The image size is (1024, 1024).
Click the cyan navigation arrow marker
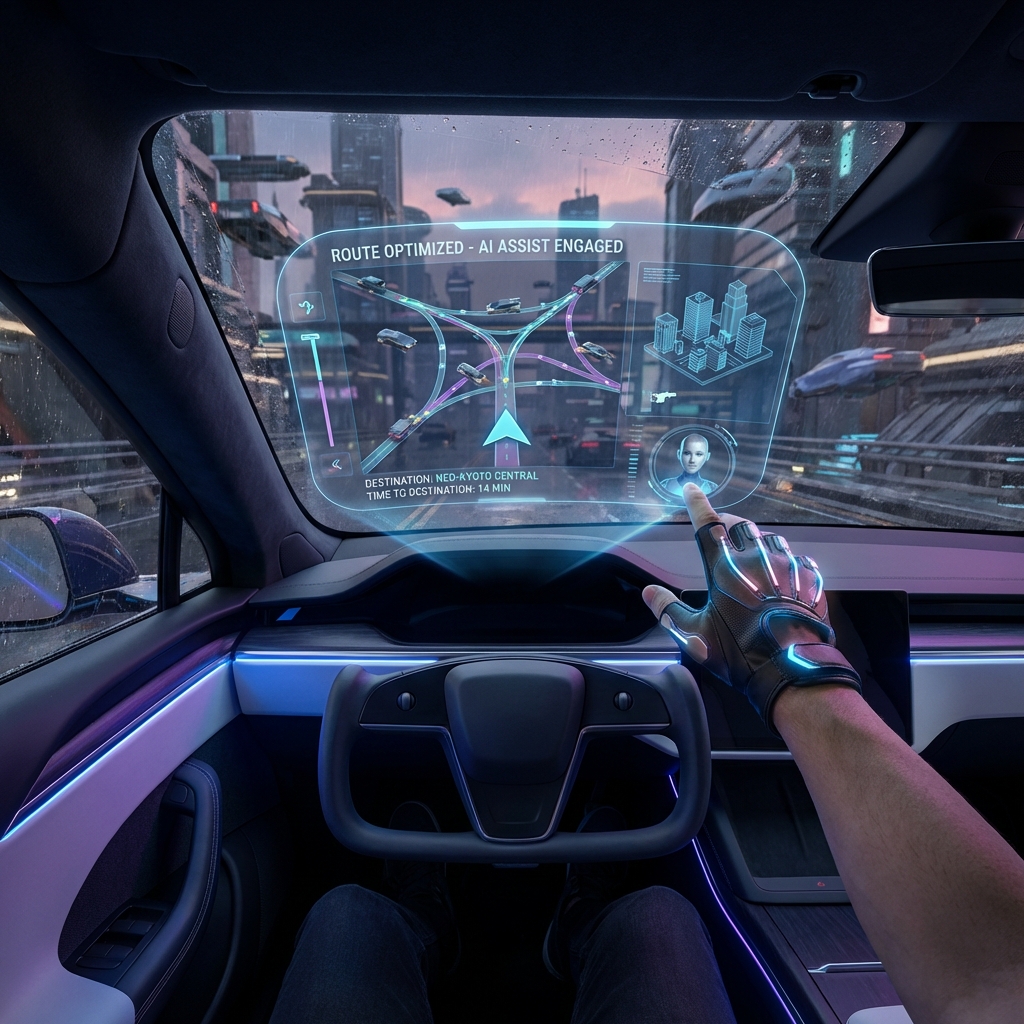point(506,427)
